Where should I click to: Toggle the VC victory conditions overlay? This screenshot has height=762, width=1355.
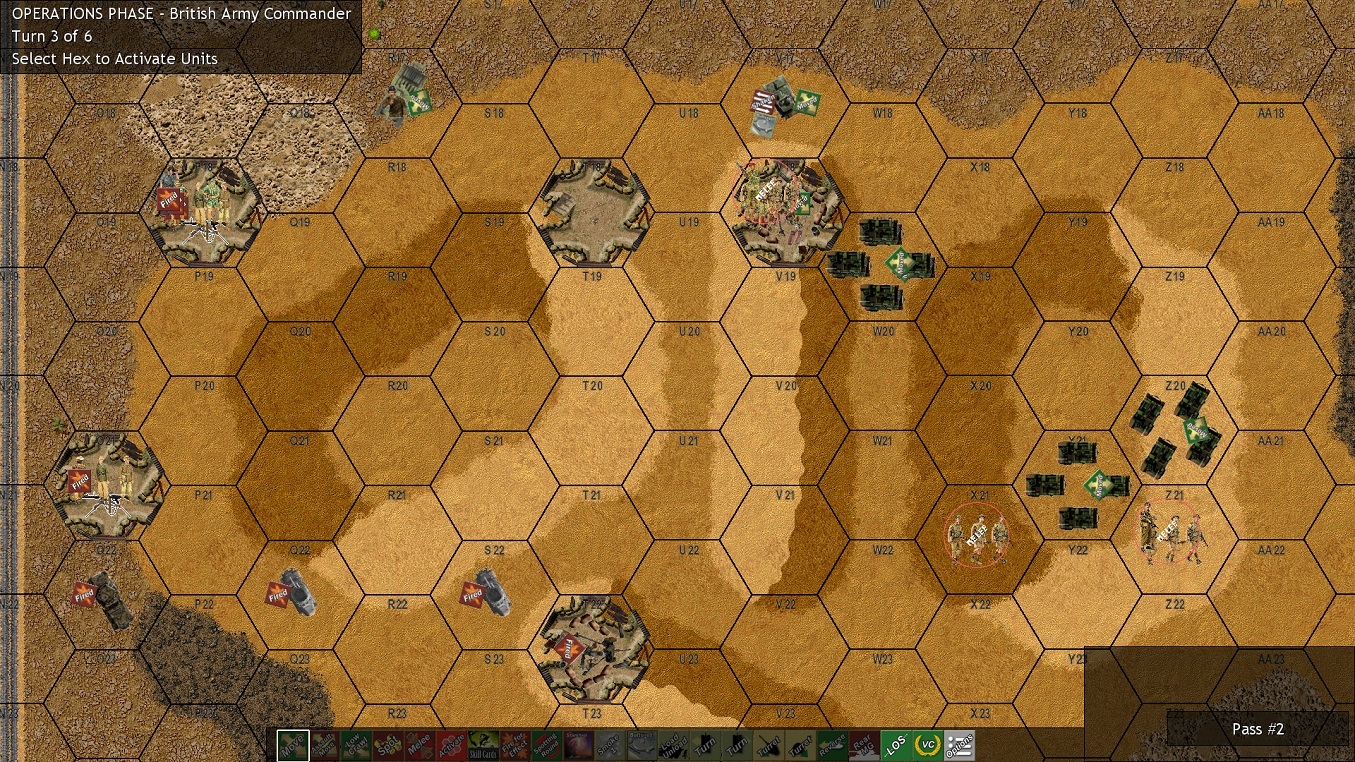pos(927,744)
